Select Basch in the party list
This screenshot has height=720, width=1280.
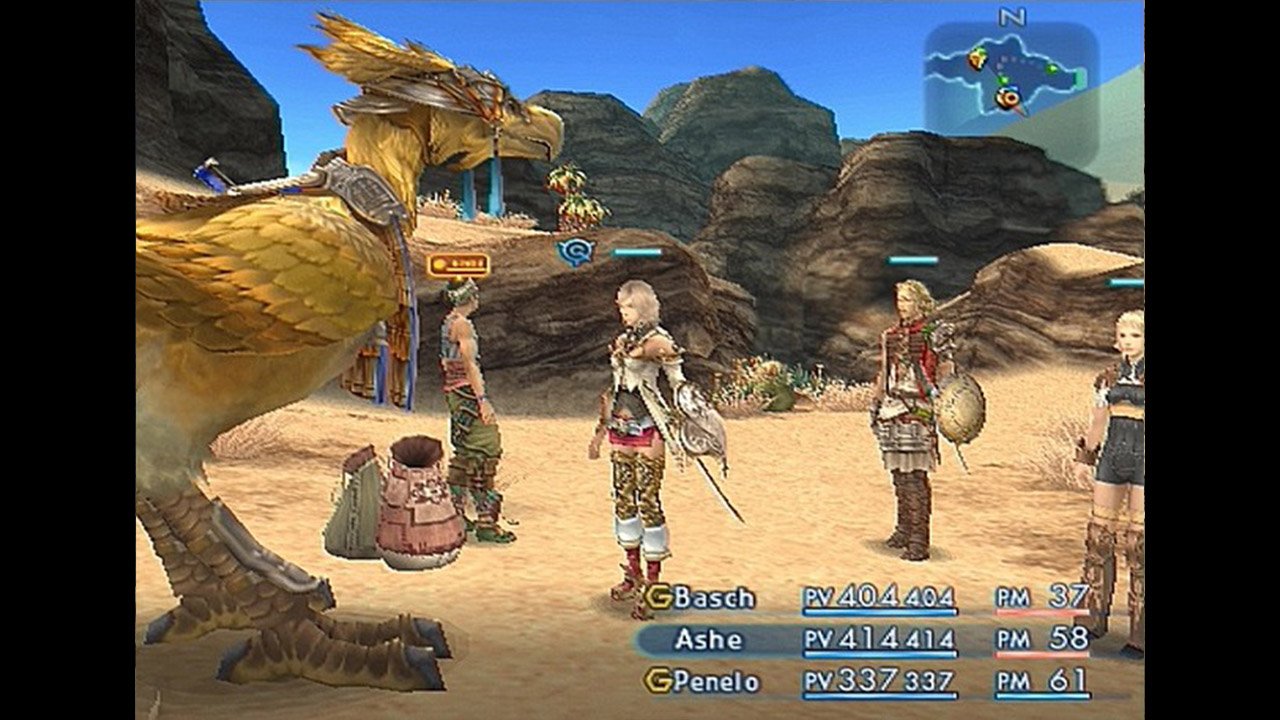click(x=713, y=598)
